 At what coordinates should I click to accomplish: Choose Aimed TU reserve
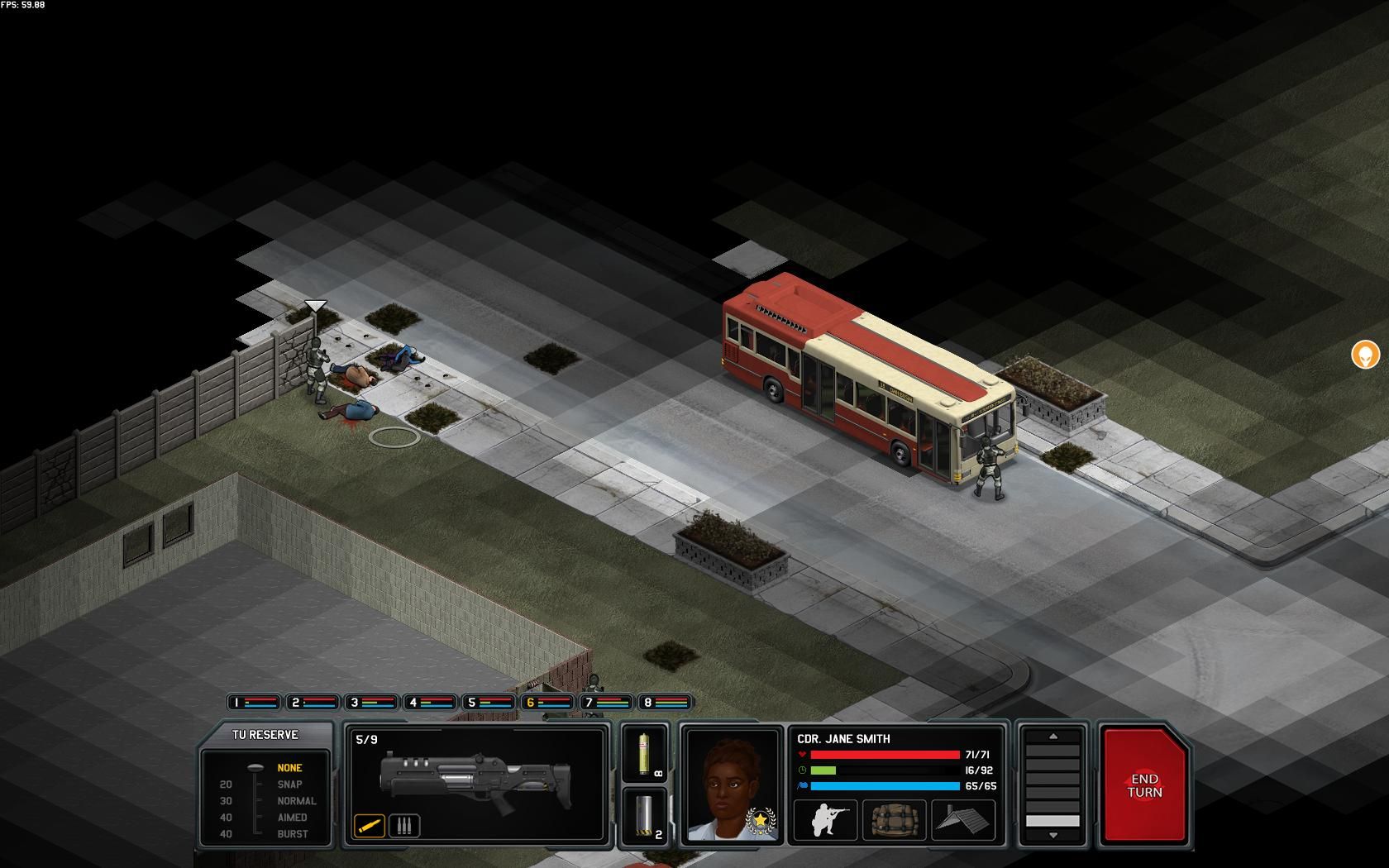292,818
